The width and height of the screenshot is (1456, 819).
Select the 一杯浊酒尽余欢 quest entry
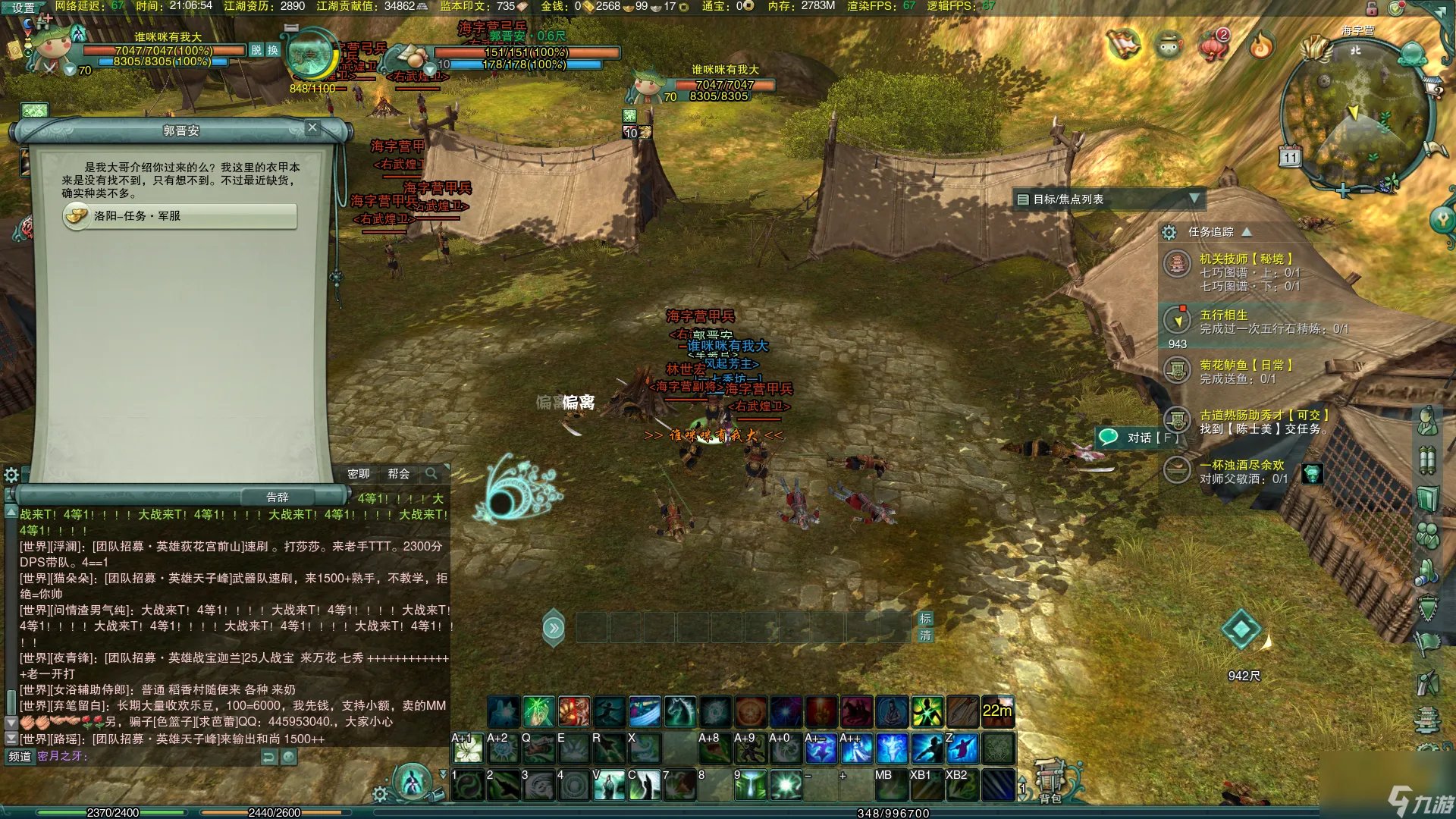click(x=1241, y=465)
